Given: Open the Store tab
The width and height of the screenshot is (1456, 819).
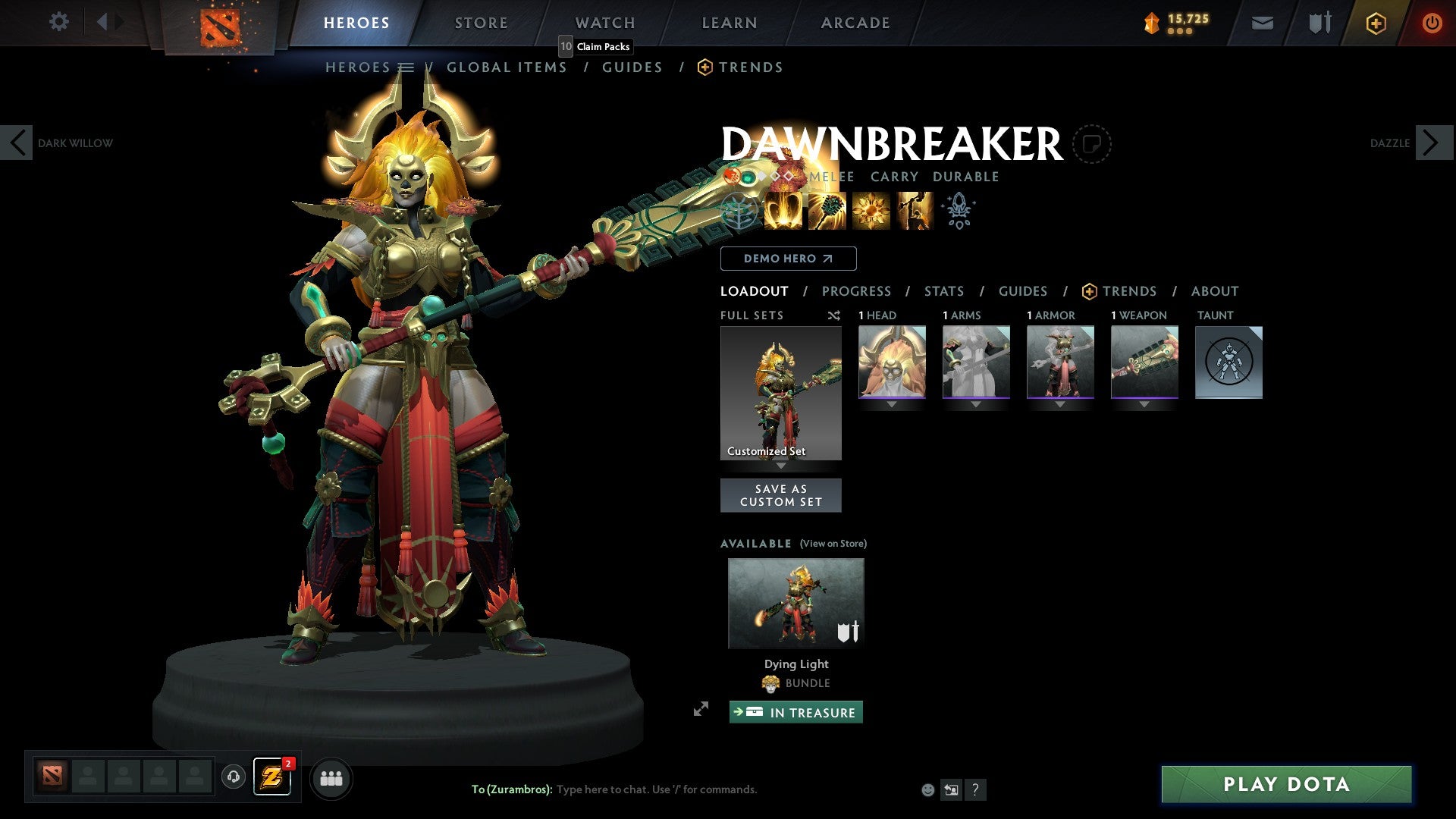Looking at the screenshot, I should pos(481,23).
